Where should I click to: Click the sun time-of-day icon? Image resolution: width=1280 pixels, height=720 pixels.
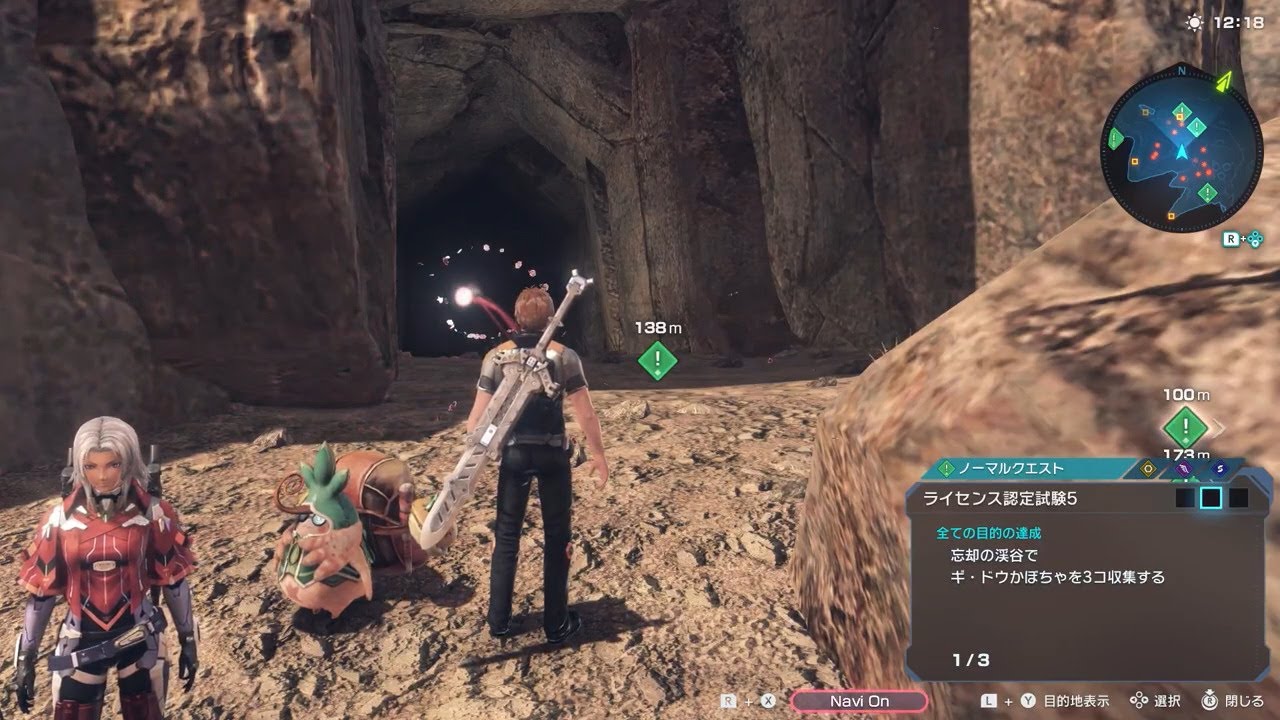(x=1193, y=22)
